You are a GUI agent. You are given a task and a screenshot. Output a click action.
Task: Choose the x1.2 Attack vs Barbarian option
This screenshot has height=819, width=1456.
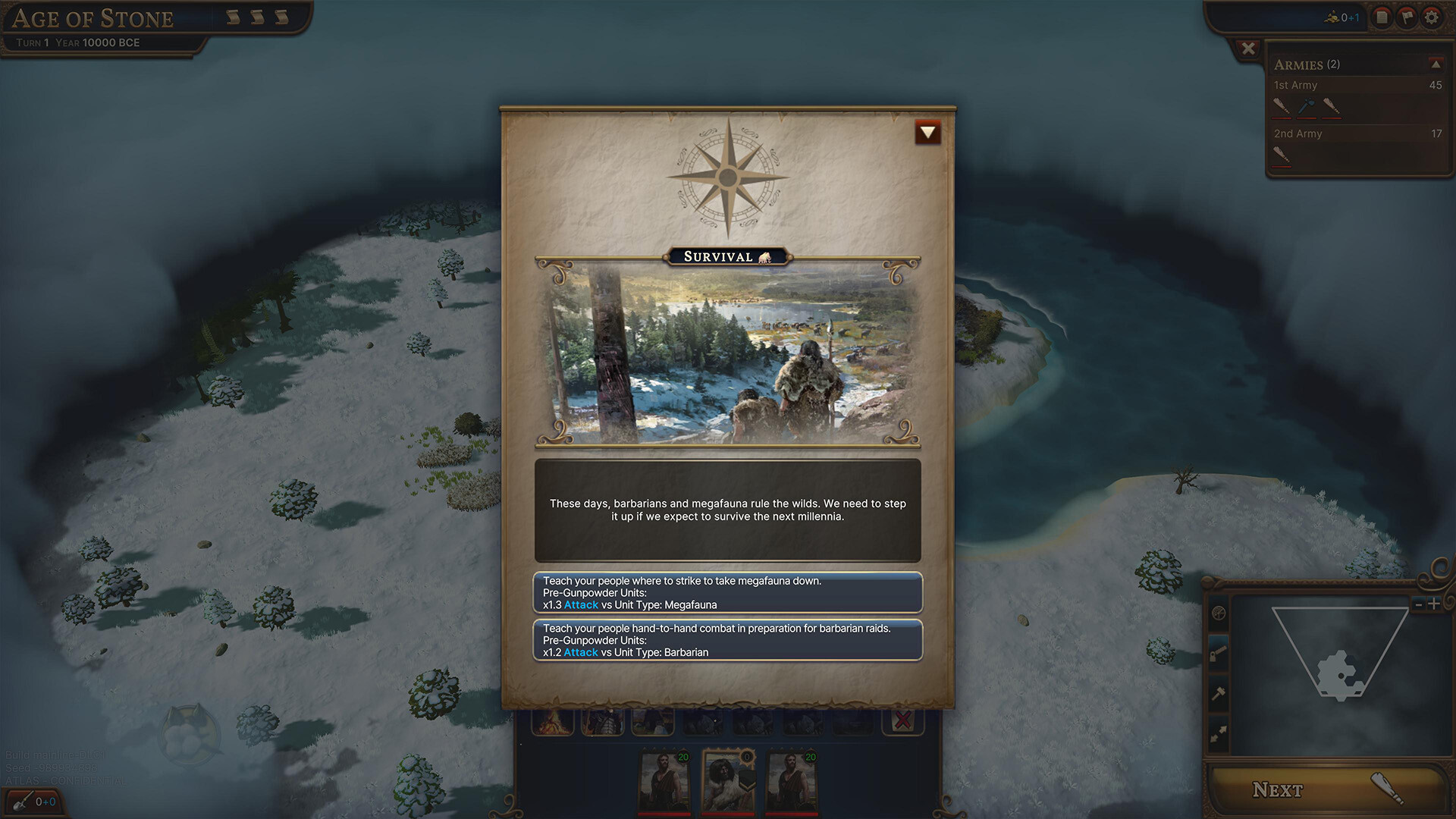click(727, 640)
